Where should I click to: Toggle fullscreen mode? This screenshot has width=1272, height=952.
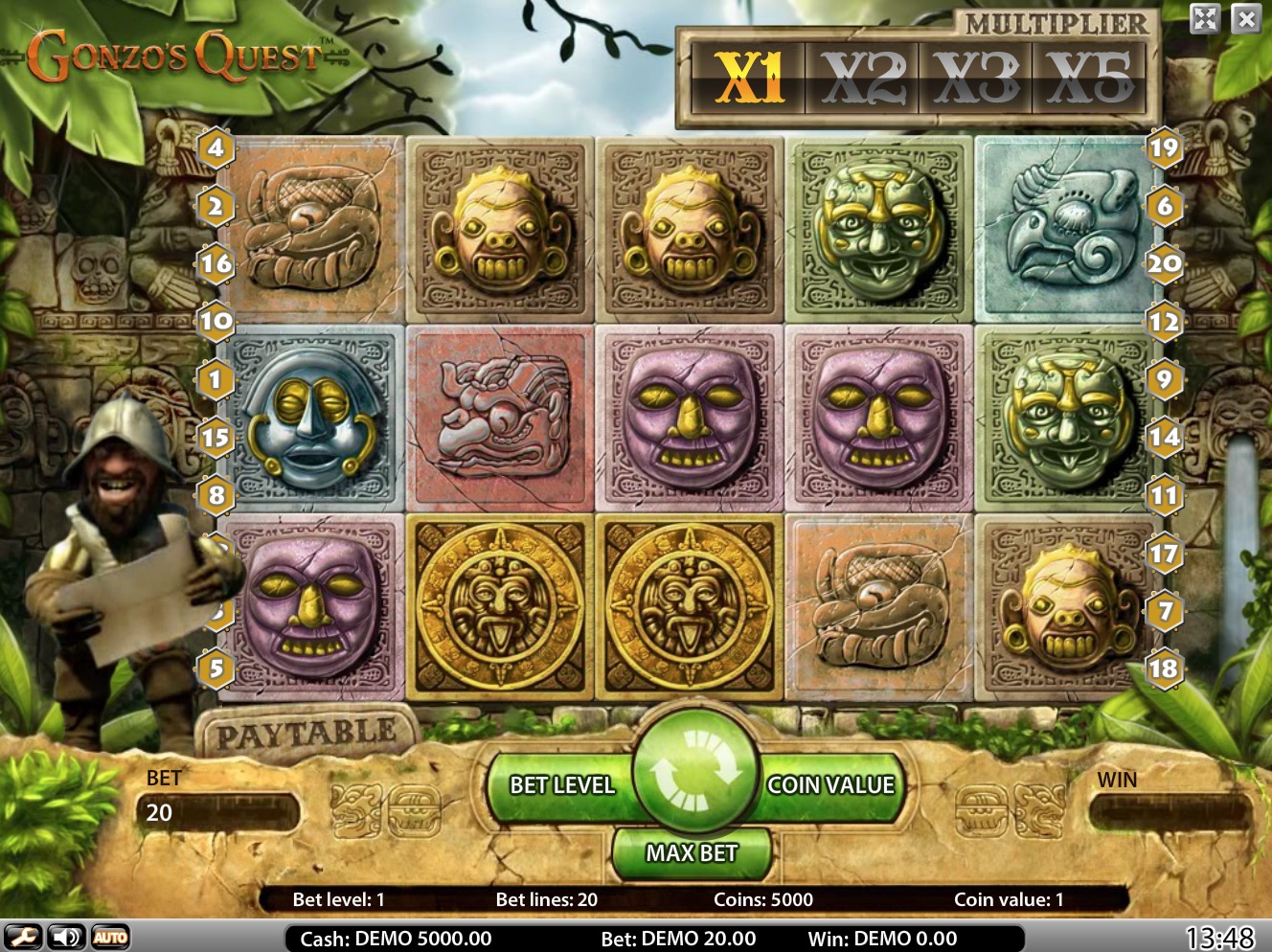1205,18
